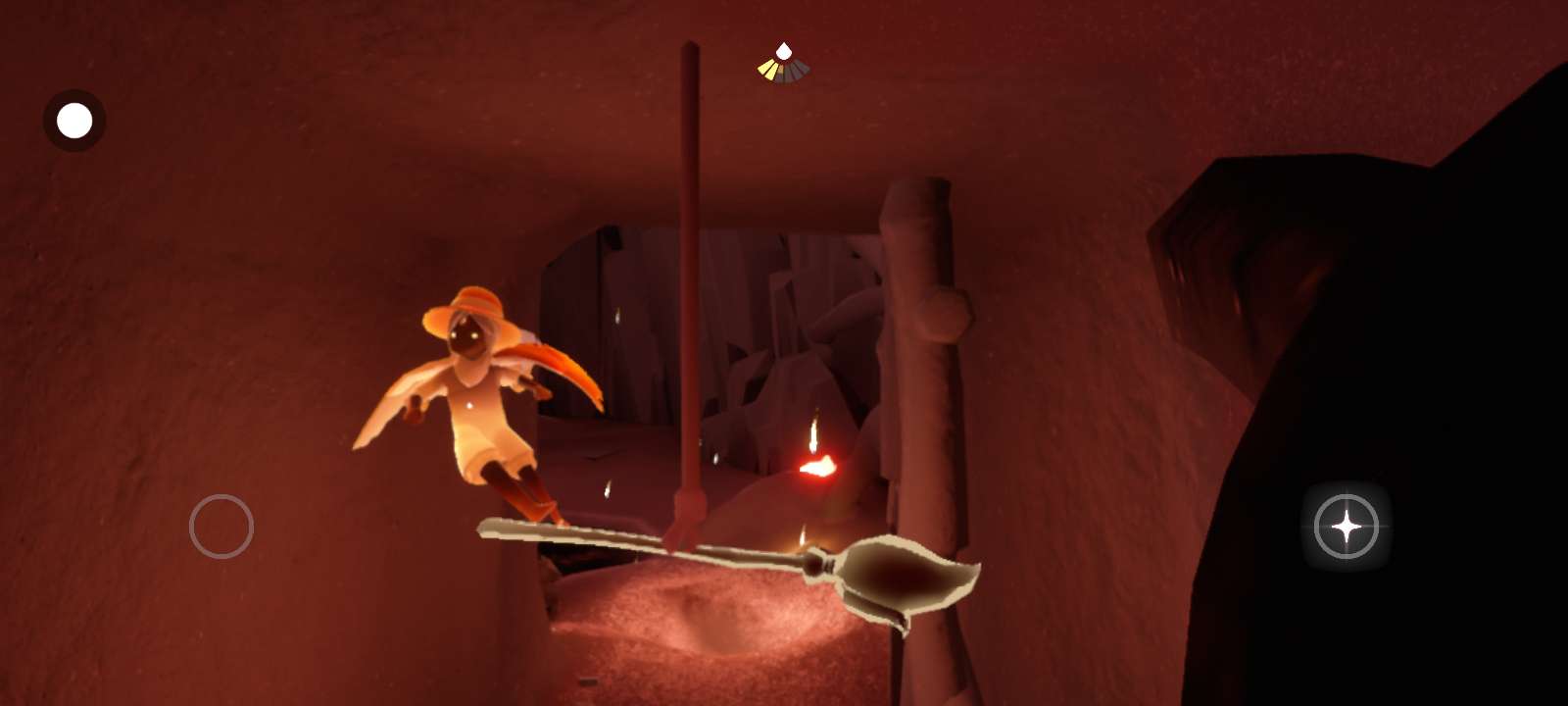Tap the hollow ring movement joystick
Screen dimensions: 1568x706
(221, 527)
